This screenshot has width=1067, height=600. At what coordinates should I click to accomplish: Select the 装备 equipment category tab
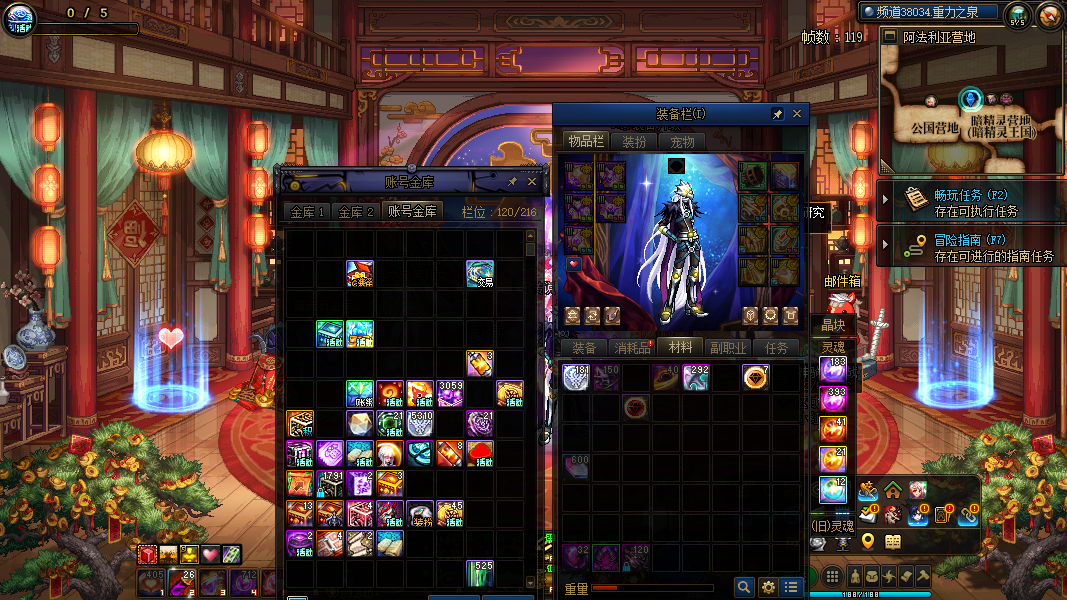(x=584, y=348)
